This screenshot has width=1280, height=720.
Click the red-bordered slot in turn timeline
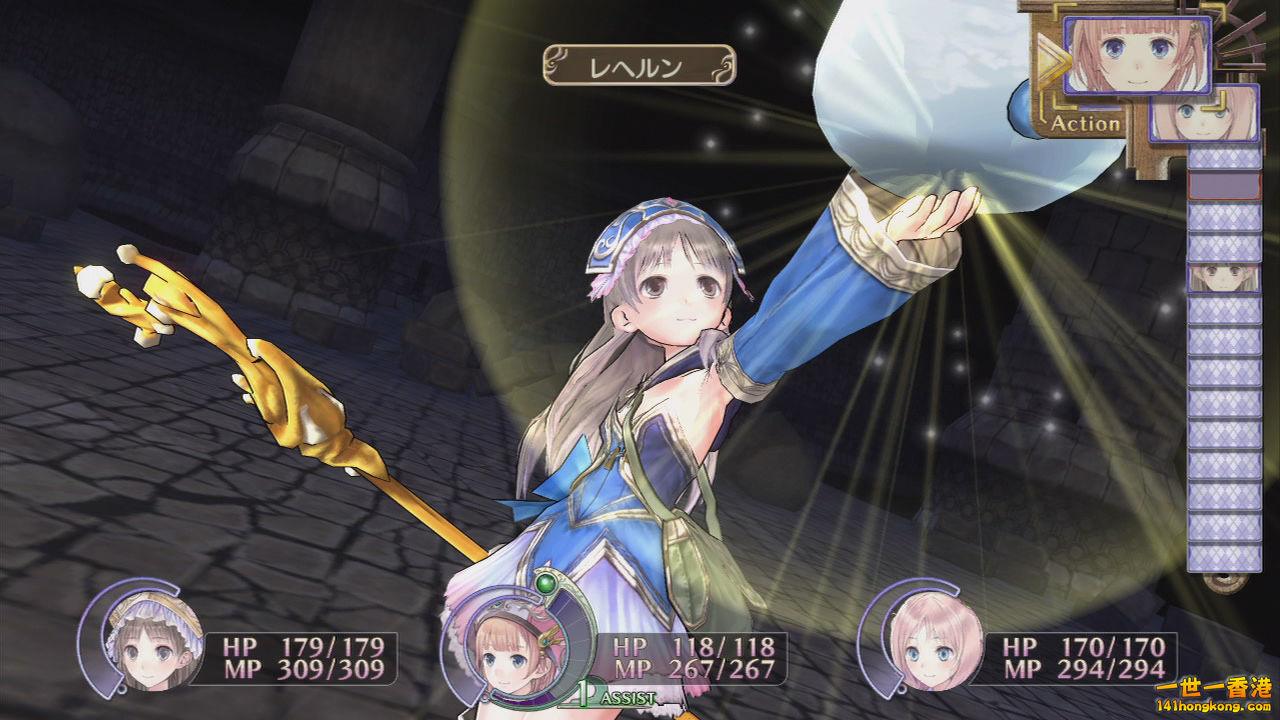[1223, 186]
